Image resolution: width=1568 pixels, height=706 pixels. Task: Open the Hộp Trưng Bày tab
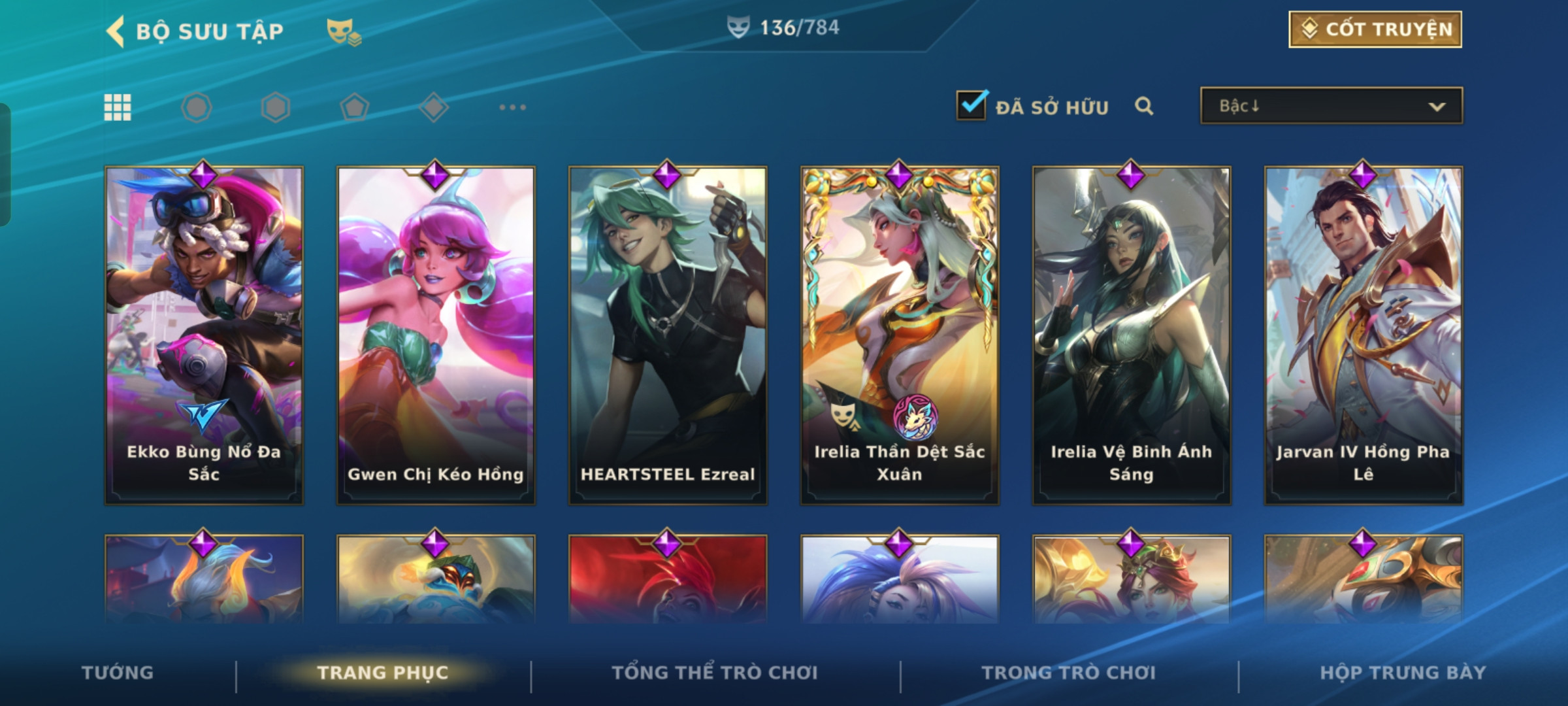pyautogui.click(x=1403, y=673)
